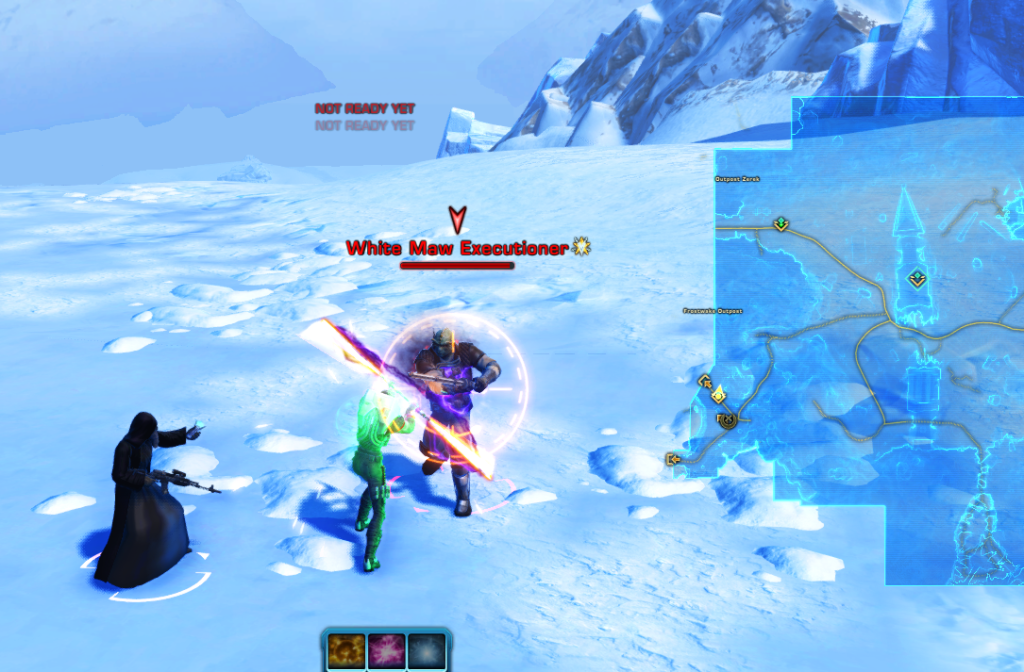This screenshot has width=1024, height=672.
Task: Use the pink starburst ability
Action: pos(386,651)
